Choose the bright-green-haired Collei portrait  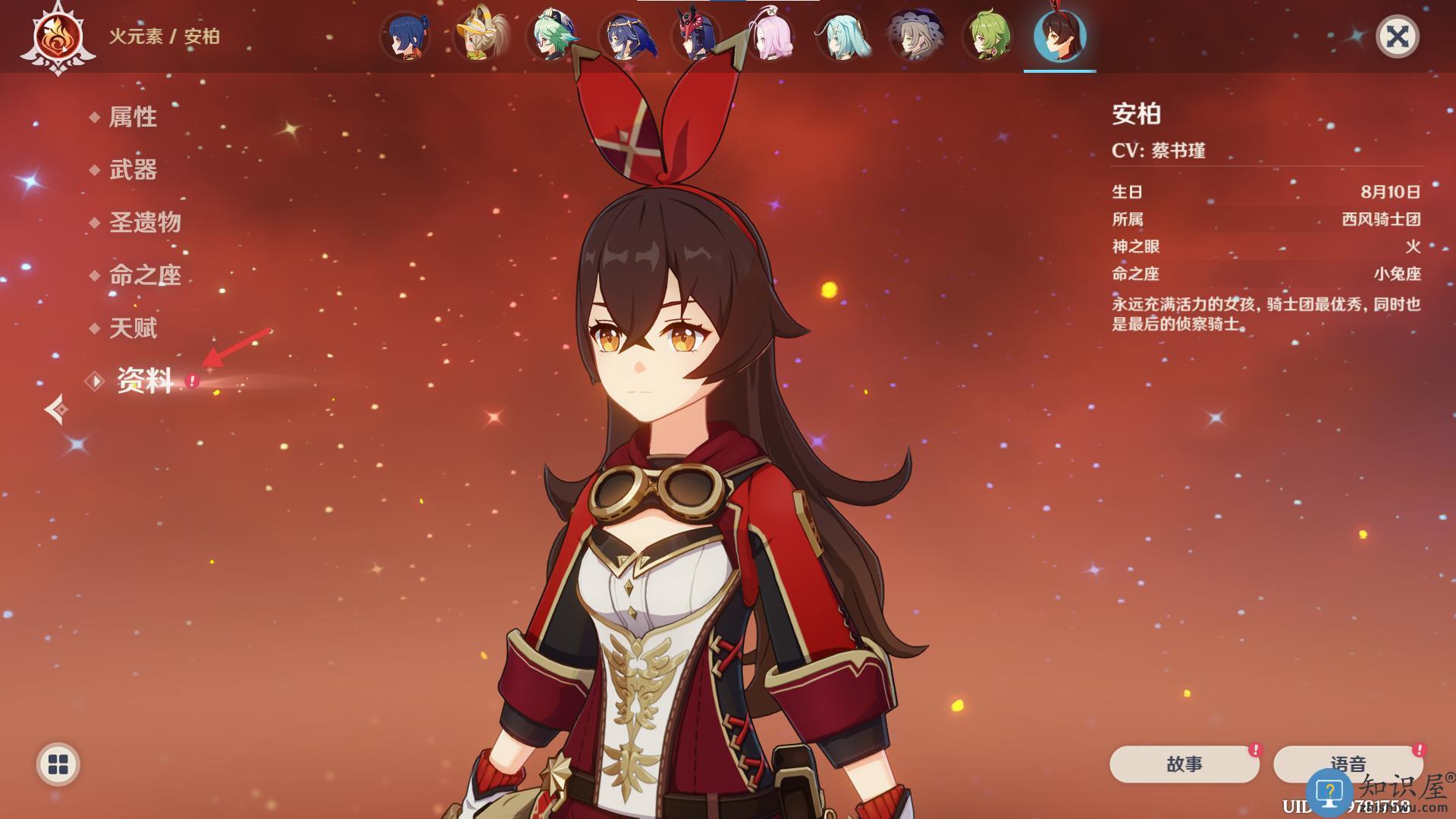coord(987,36)
